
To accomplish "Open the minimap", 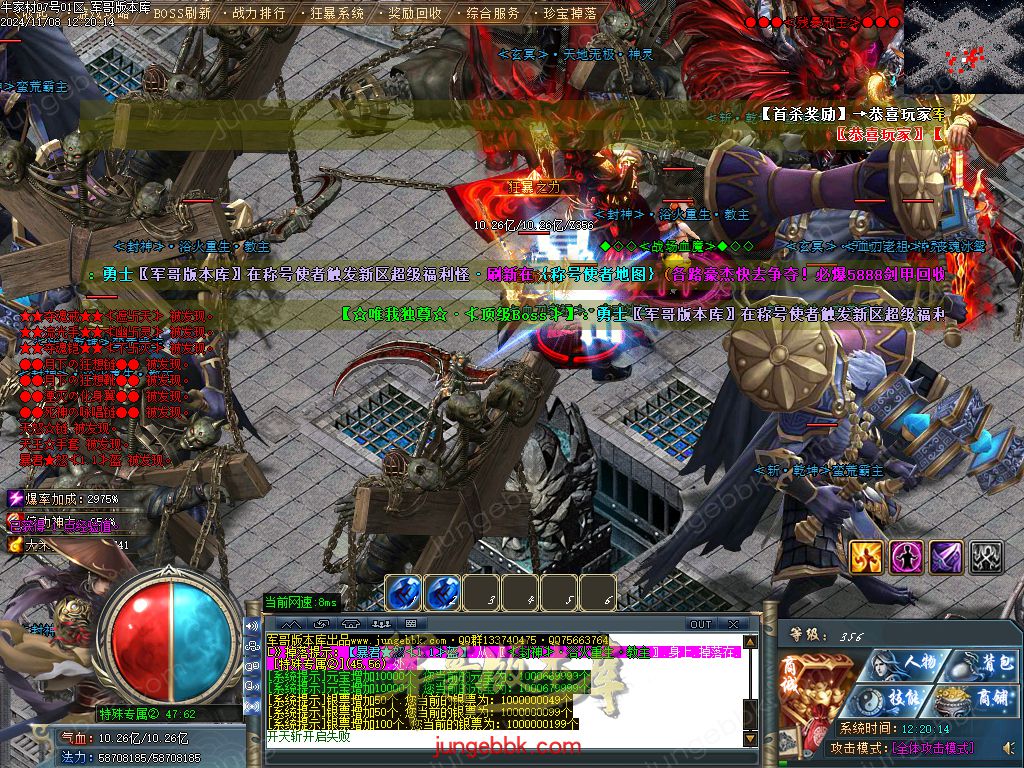I will click(x=963, y=47).
